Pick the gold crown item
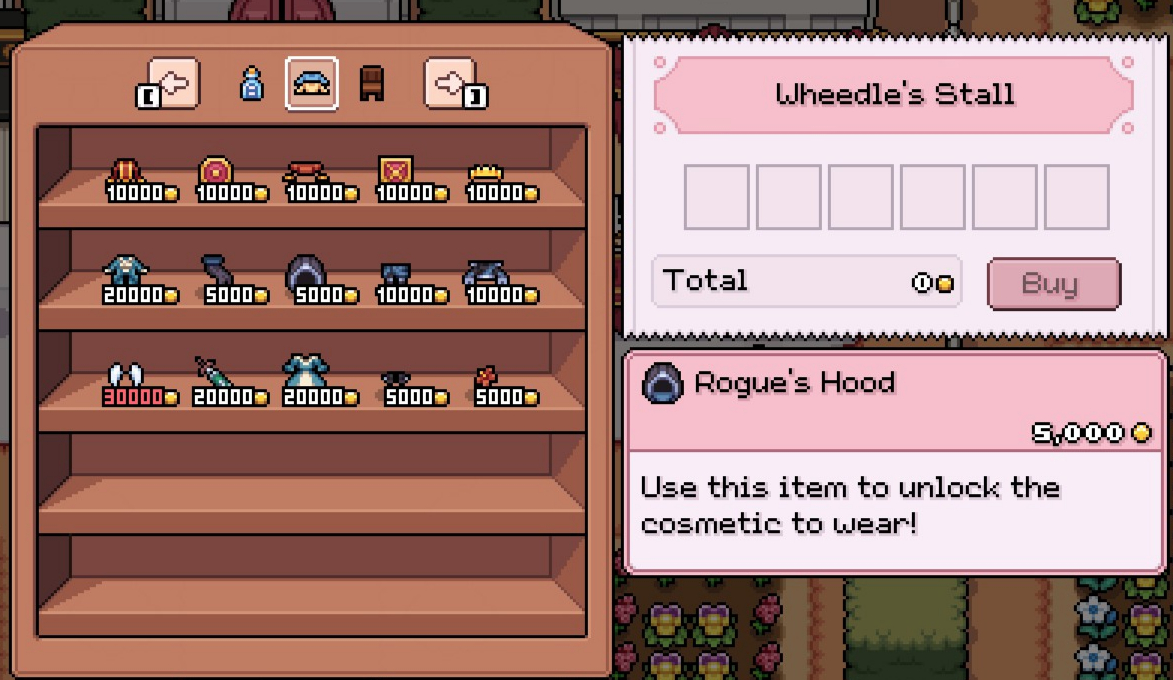 point(486,174)
